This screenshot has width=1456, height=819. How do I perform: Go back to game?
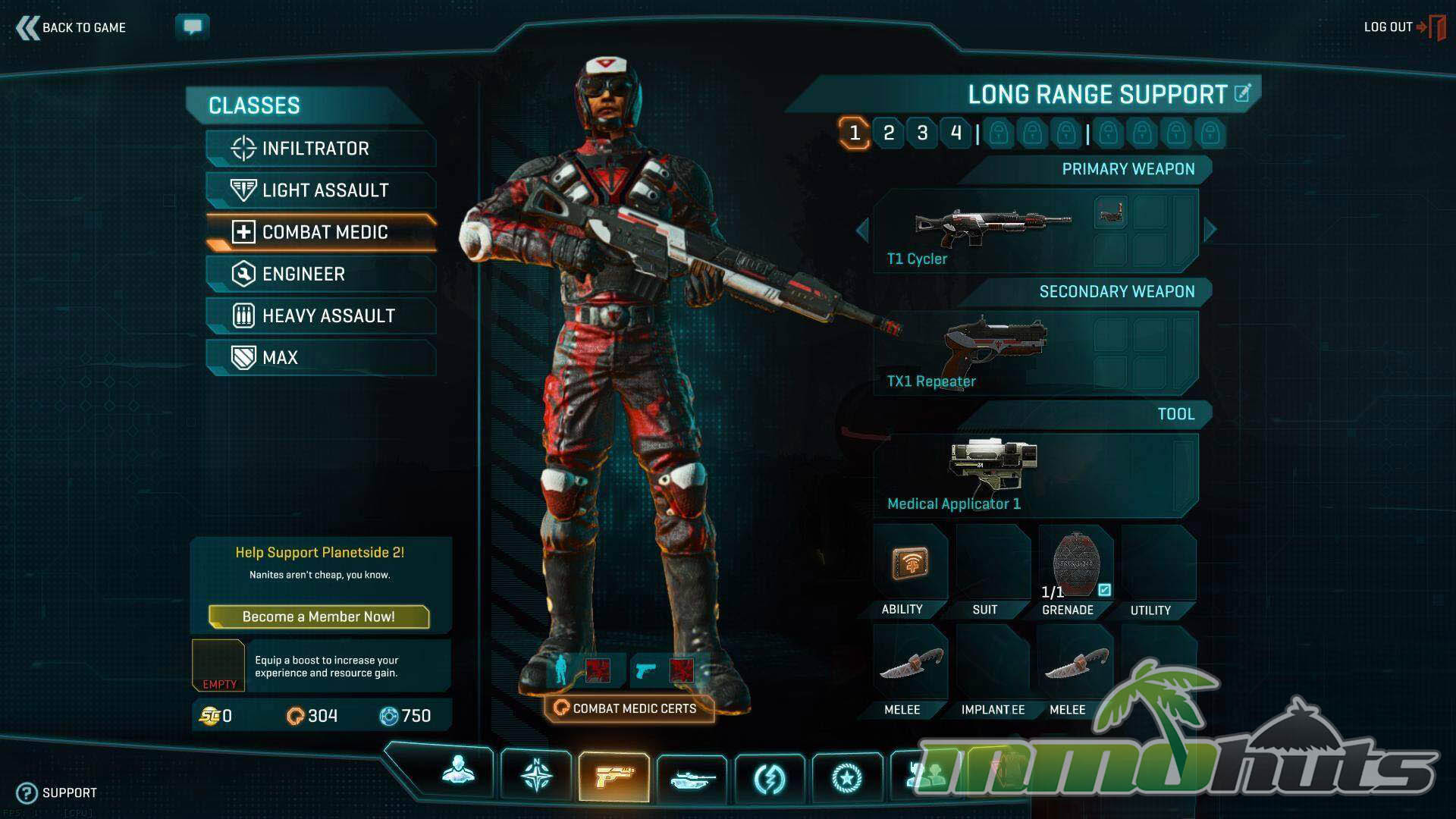coord(71,28)
